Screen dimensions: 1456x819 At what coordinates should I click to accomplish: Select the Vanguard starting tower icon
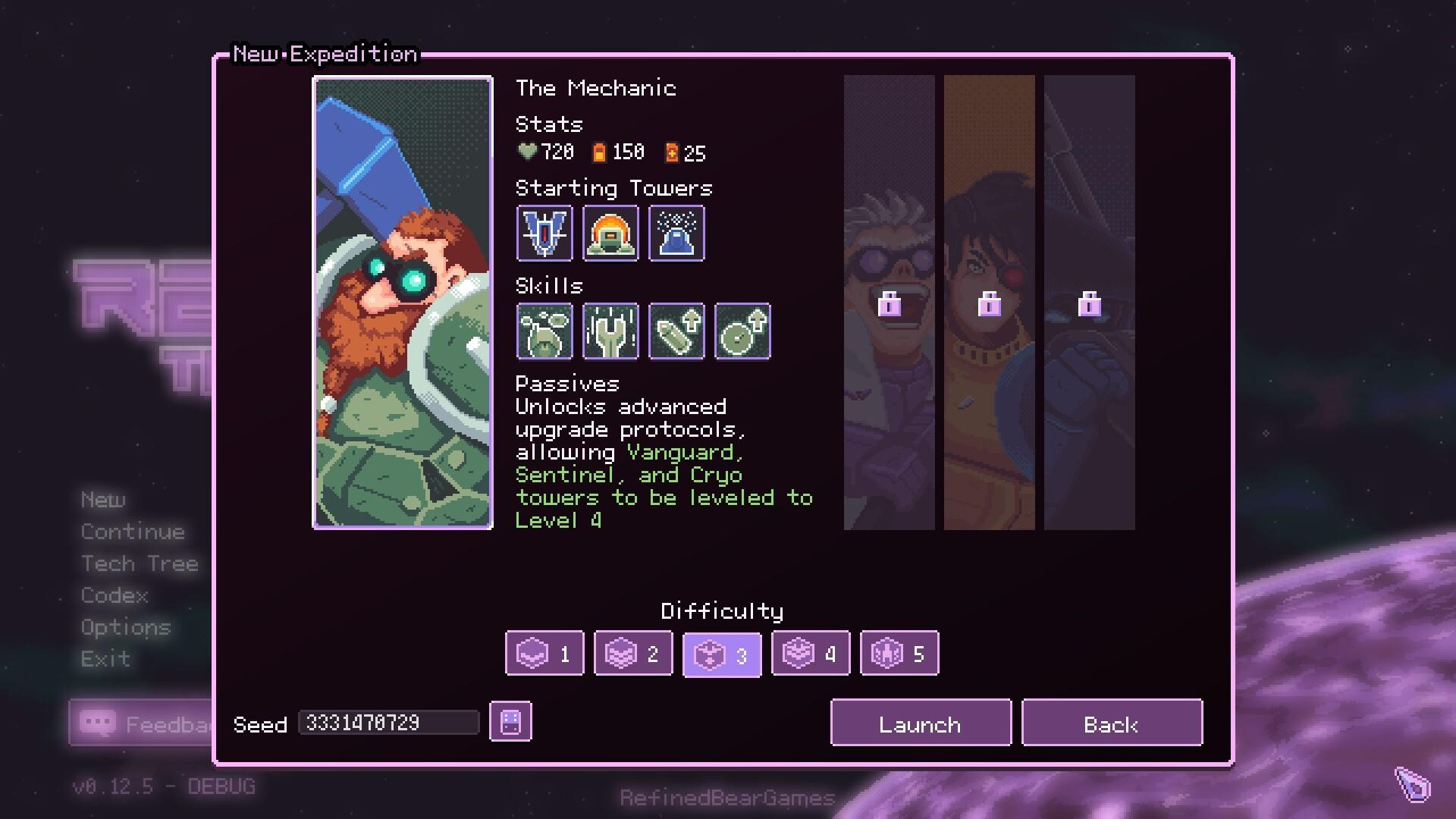[544, 234]
